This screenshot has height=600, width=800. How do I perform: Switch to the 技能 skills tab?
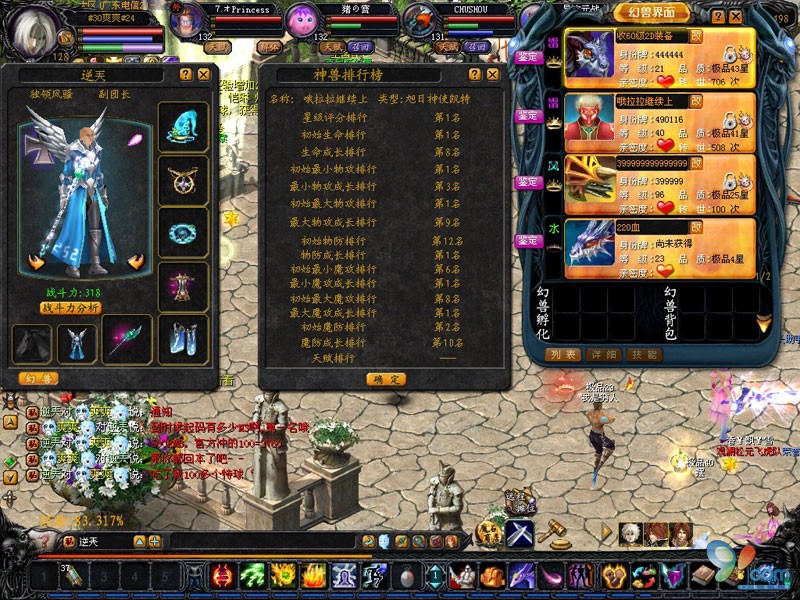pos(643,355)
